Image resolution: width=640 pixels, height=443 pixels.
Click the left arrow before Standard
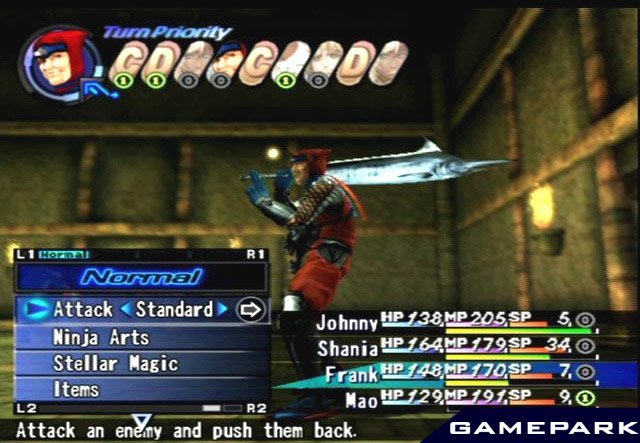tap(126, 310)
